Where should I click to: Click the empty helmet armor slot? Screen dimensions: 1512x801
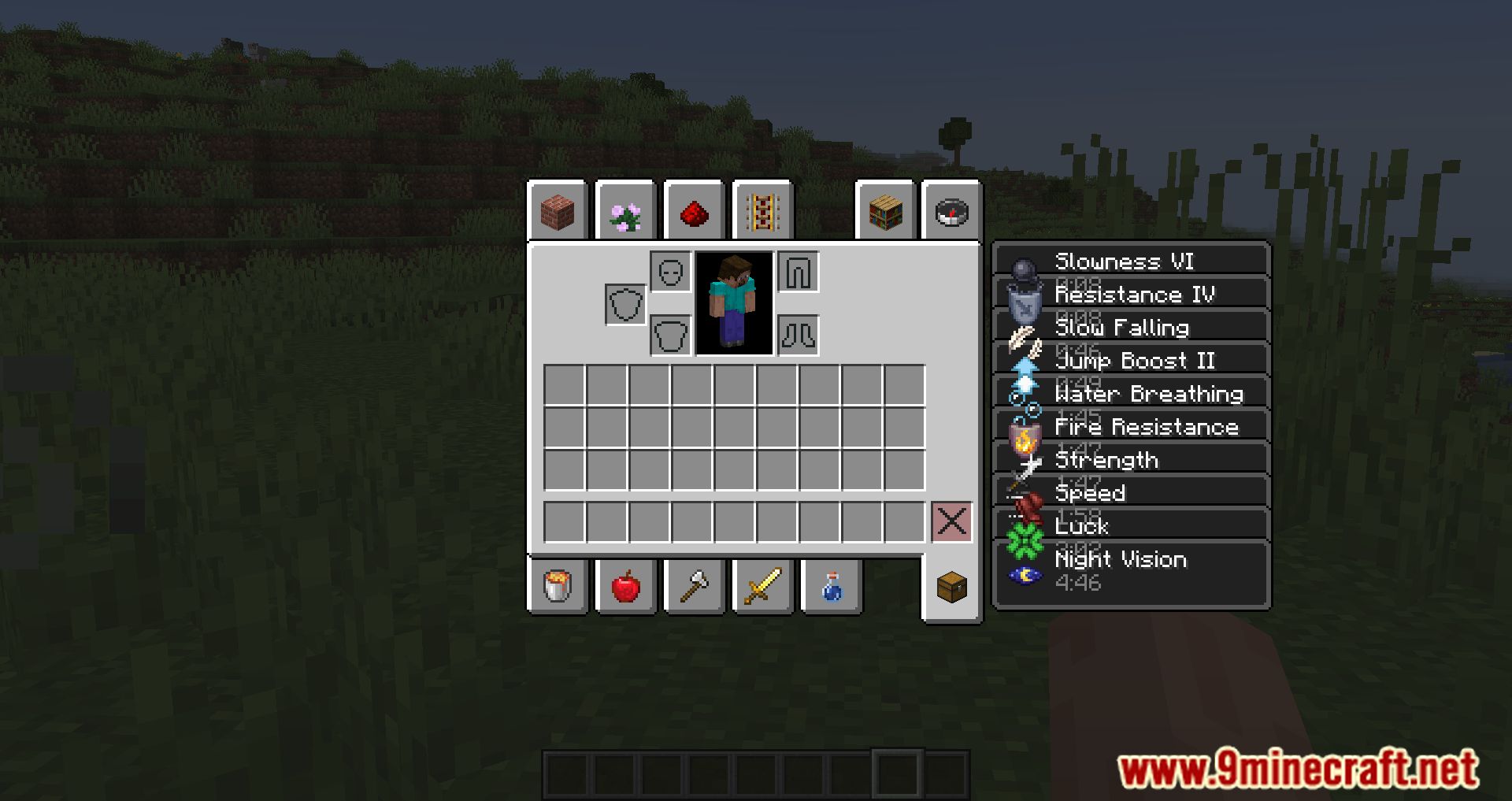pos(670,272)
